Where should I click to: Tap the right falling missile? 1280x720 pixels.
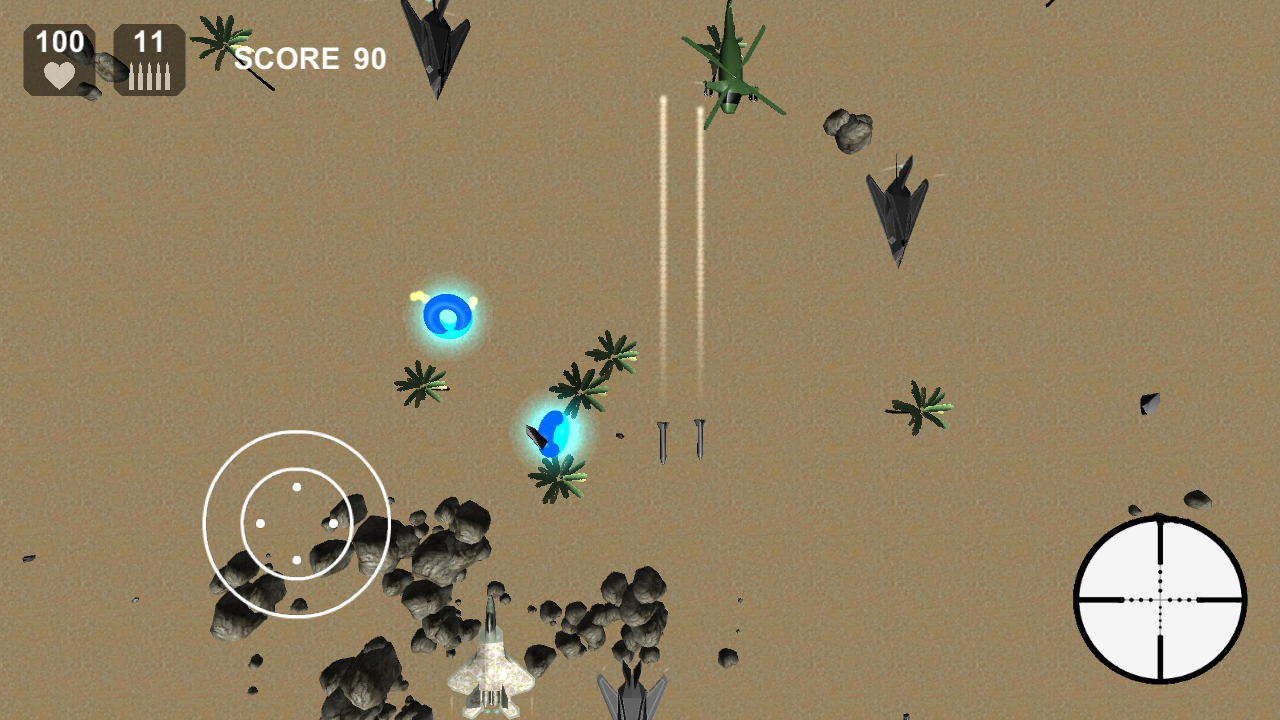tap(700, 440)
